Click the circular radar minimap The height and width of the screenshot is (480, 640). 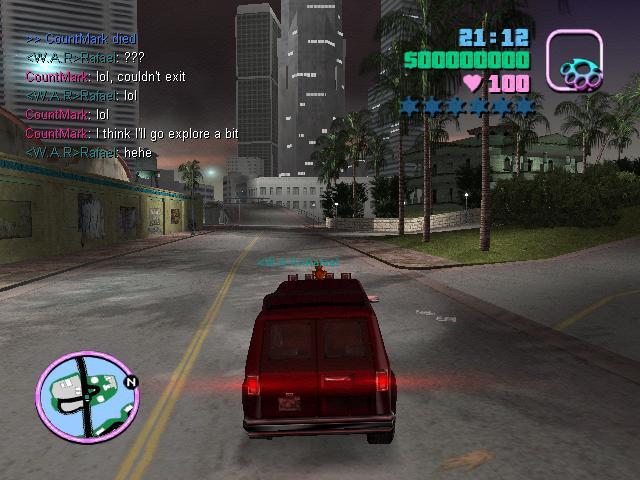[87, 394]
